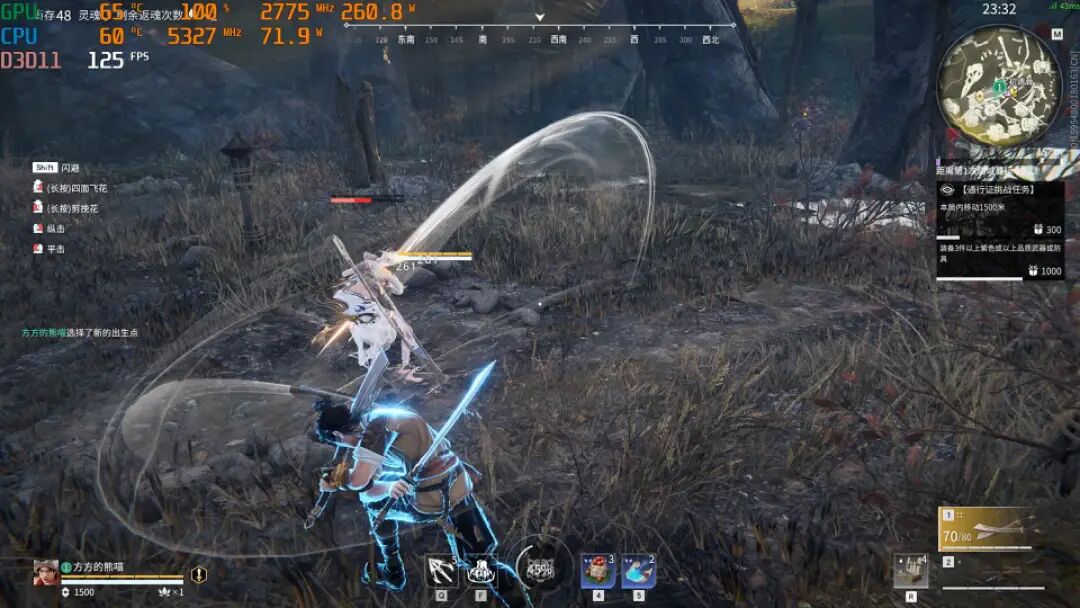The image size is (1080, 608).
Task: Use the red consumable item in slot 4
Action: (x=598, y=571)
